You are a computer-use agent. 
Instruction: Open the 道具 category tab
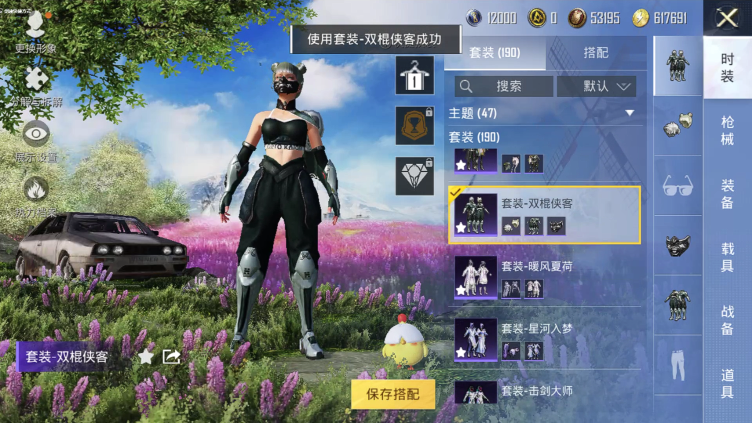[727, 382]
